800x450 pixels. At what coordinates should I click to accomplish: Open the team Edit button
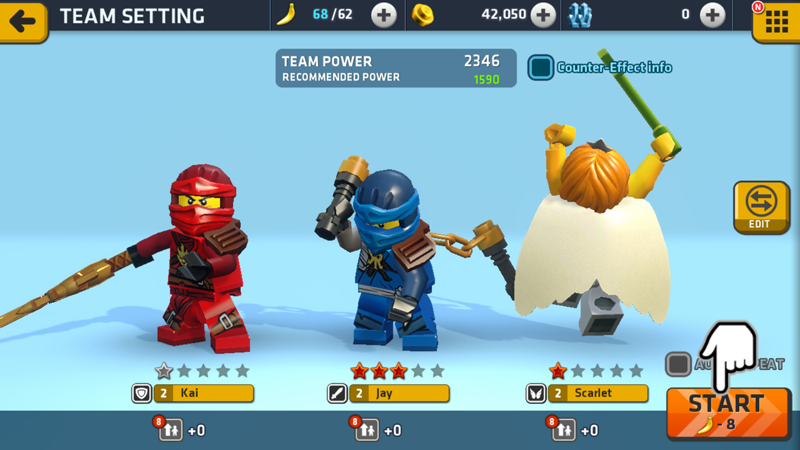tap(761, 206)
